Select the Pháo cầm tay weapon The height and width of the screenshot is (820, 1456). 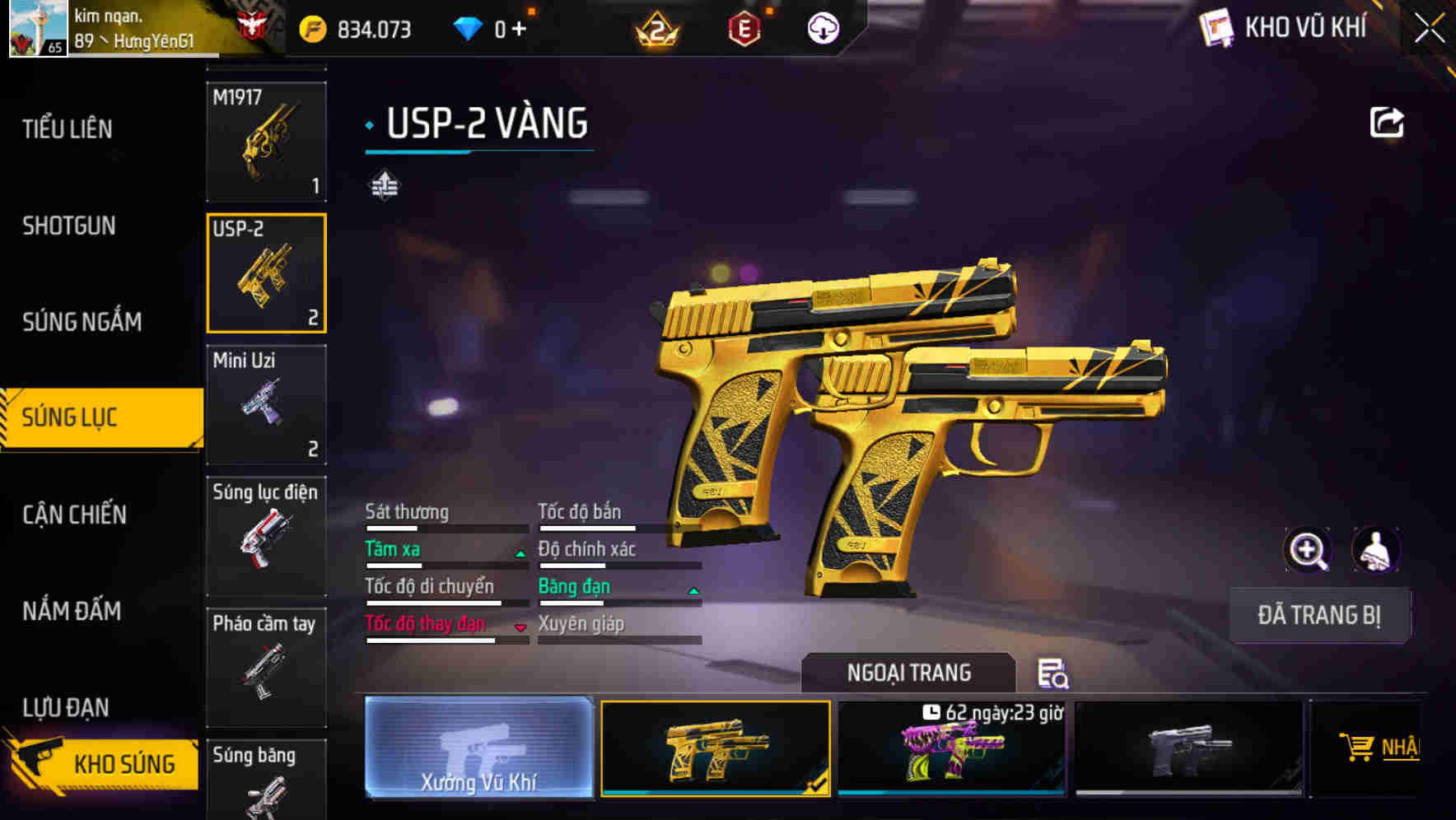pos(266,667)
